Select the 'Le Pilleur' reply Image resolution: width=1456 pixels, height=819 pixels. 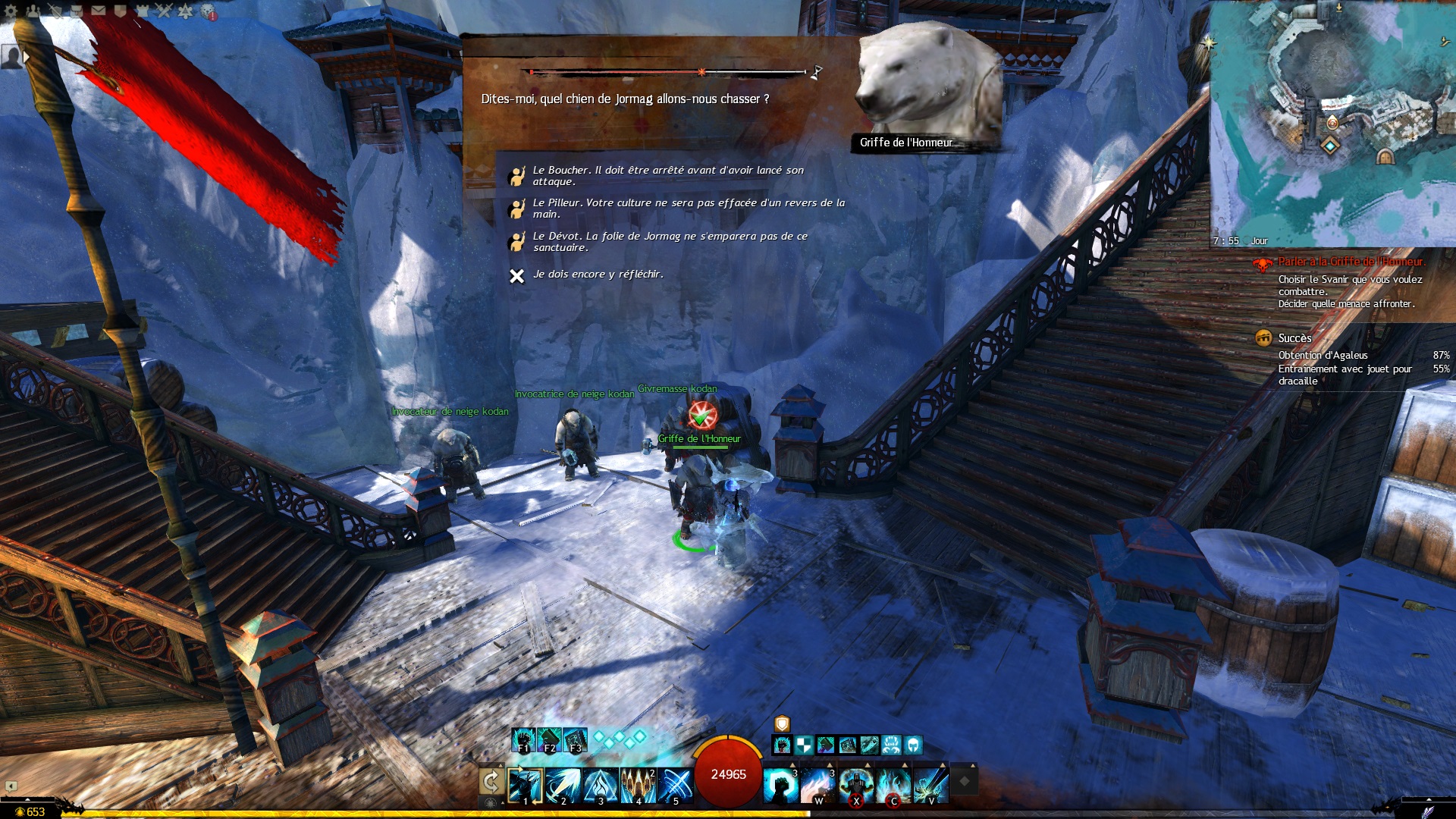tap(688, 209)
